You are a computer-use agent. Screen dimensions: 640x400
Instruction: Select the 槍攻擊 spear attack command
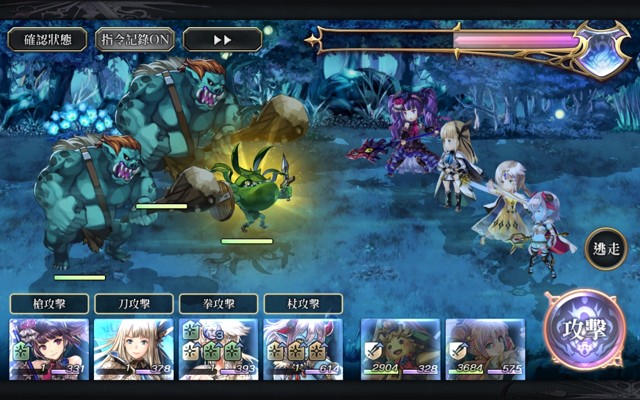point(48,303)
